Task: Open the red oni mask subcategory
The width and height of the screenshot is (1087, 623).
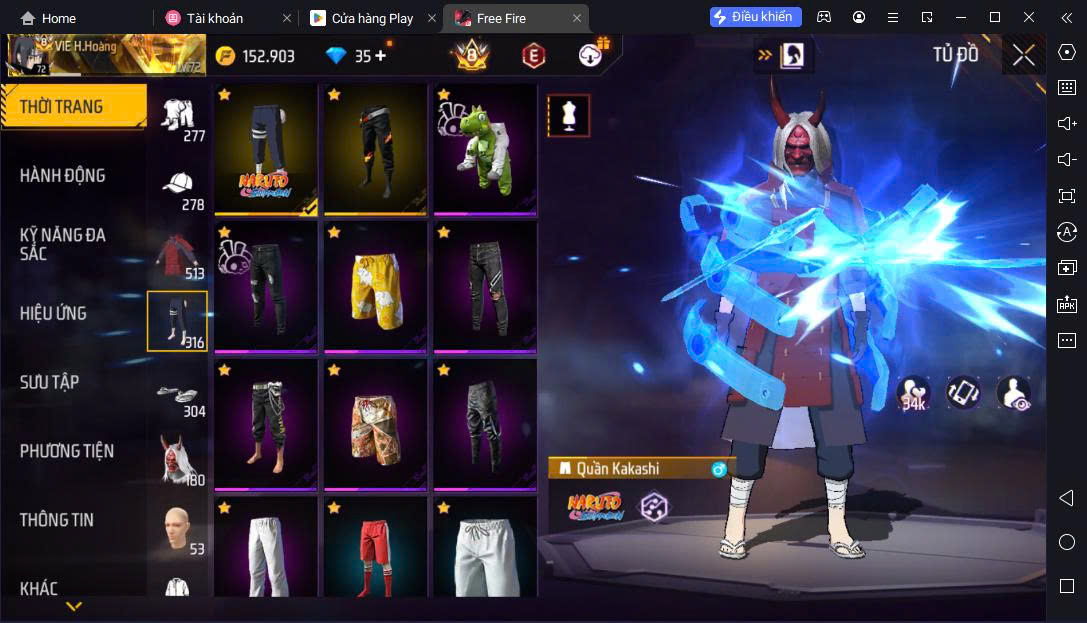Action: (x=178, y=461)
